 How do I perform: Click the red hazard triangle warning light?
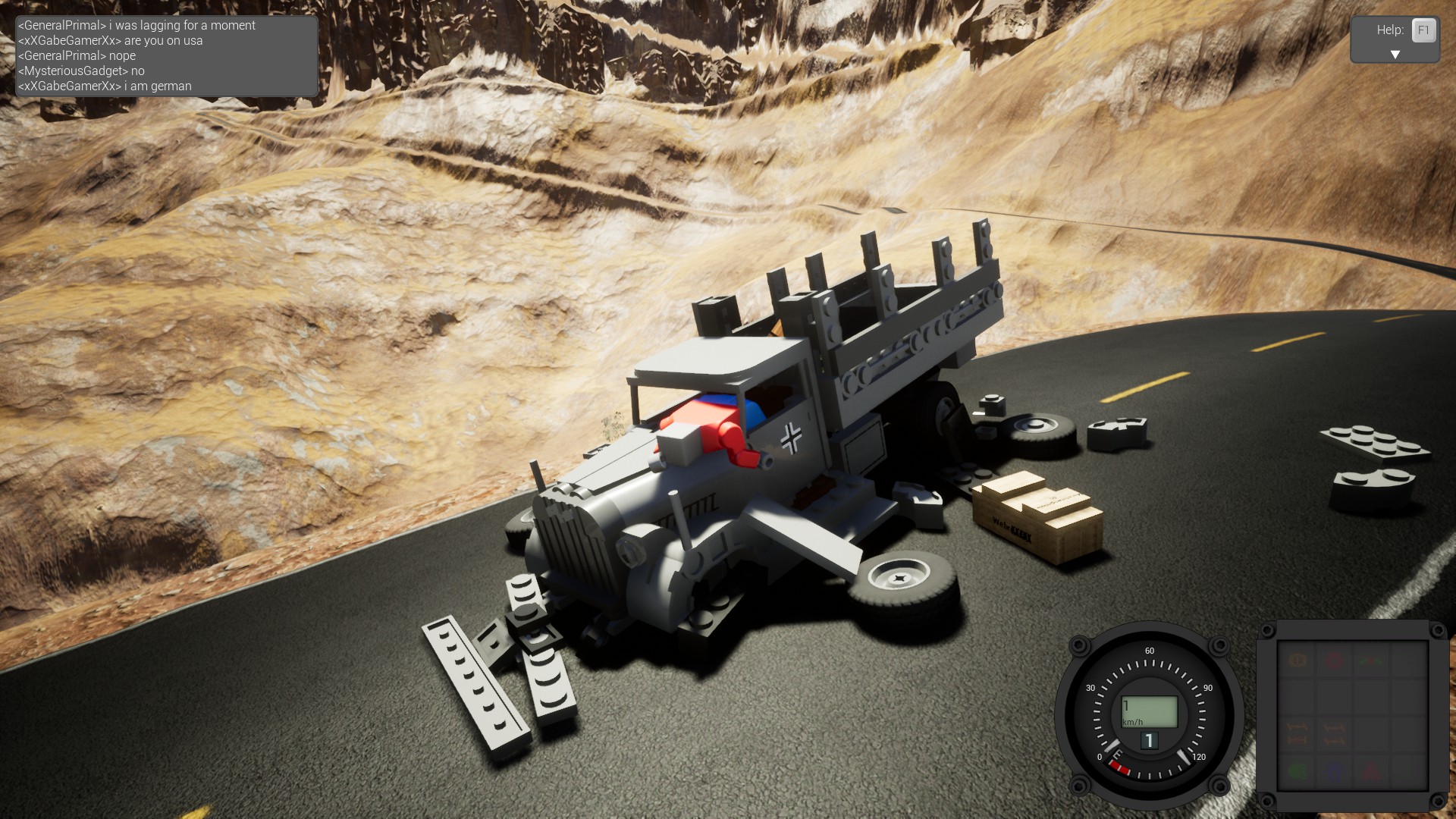coord(1371,772)
